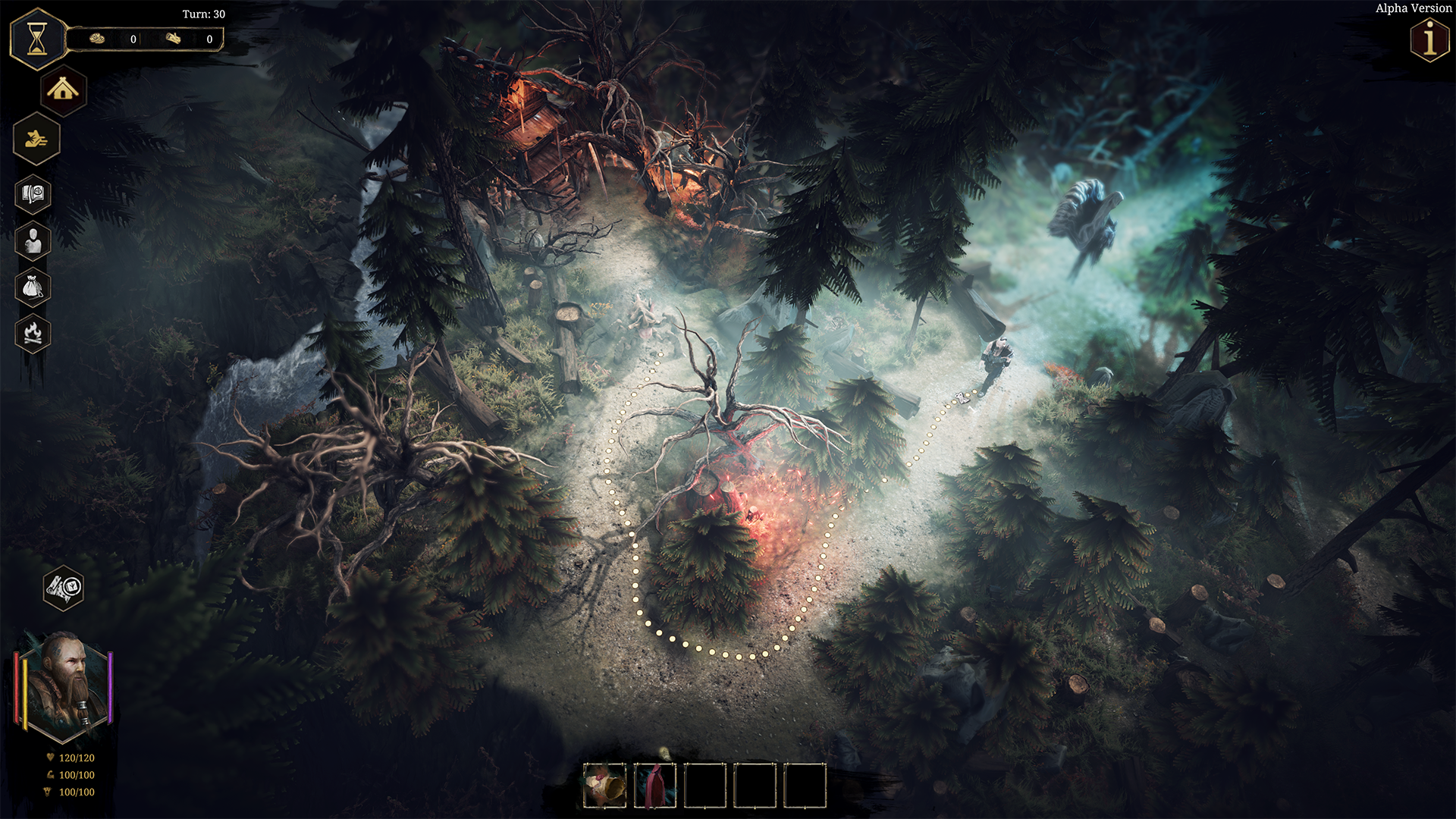Open the journal book icon

(33, 195)
